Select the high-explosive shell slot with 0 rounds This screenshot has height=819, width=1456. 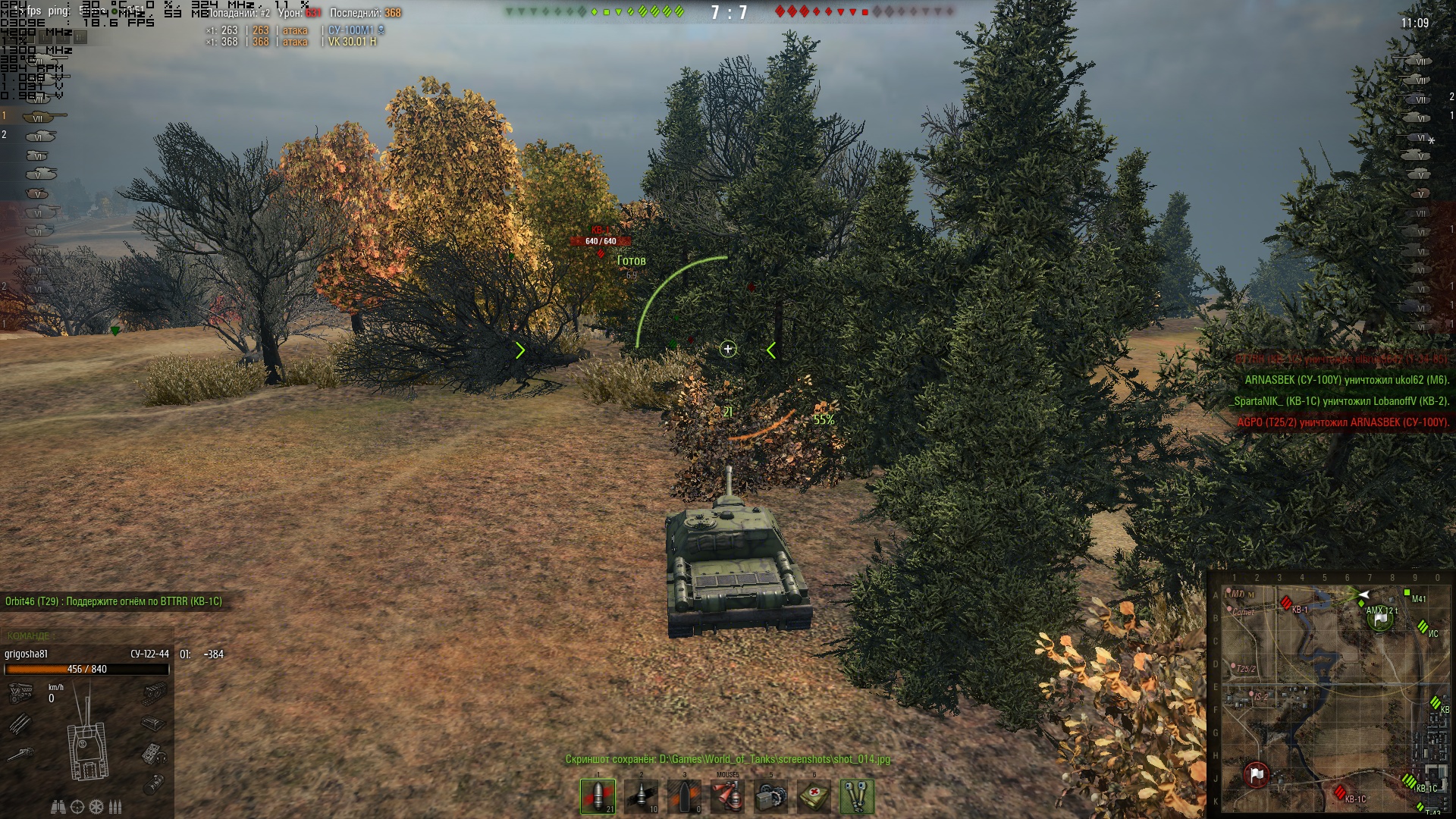684,796
